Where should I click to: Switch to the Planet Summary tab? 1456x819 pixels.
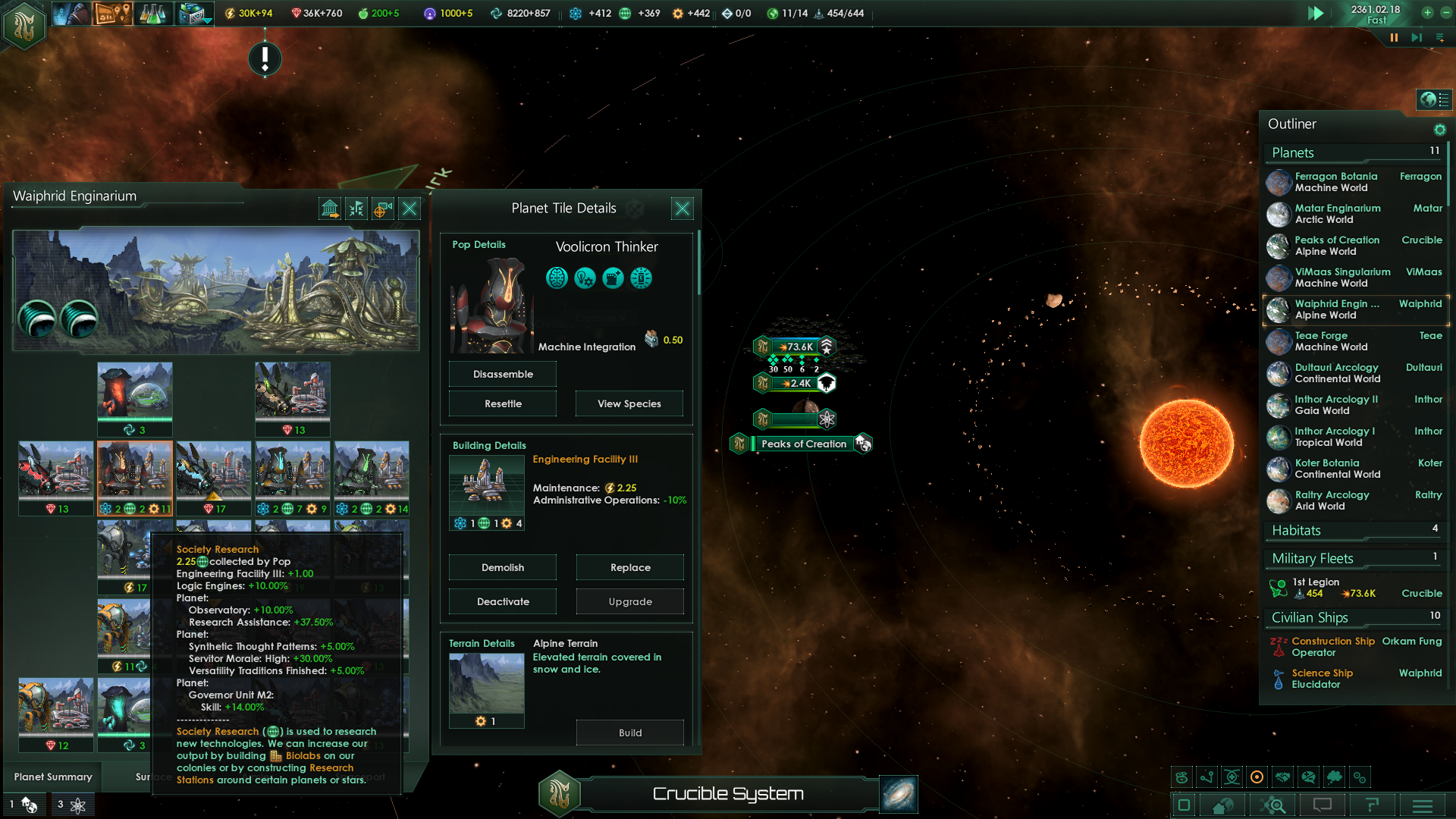[x=52, y=777]
